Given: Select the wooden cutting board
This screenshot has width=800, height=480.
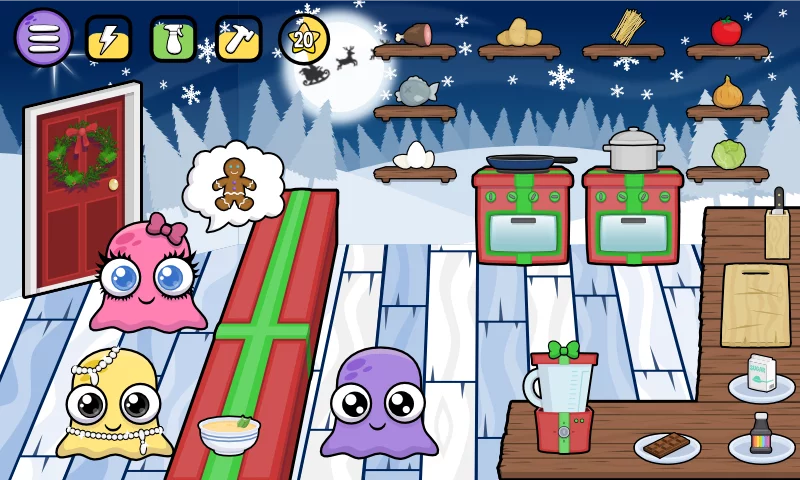Looking at the screenshot, I should pyautogui.click(x=755, y=304).
